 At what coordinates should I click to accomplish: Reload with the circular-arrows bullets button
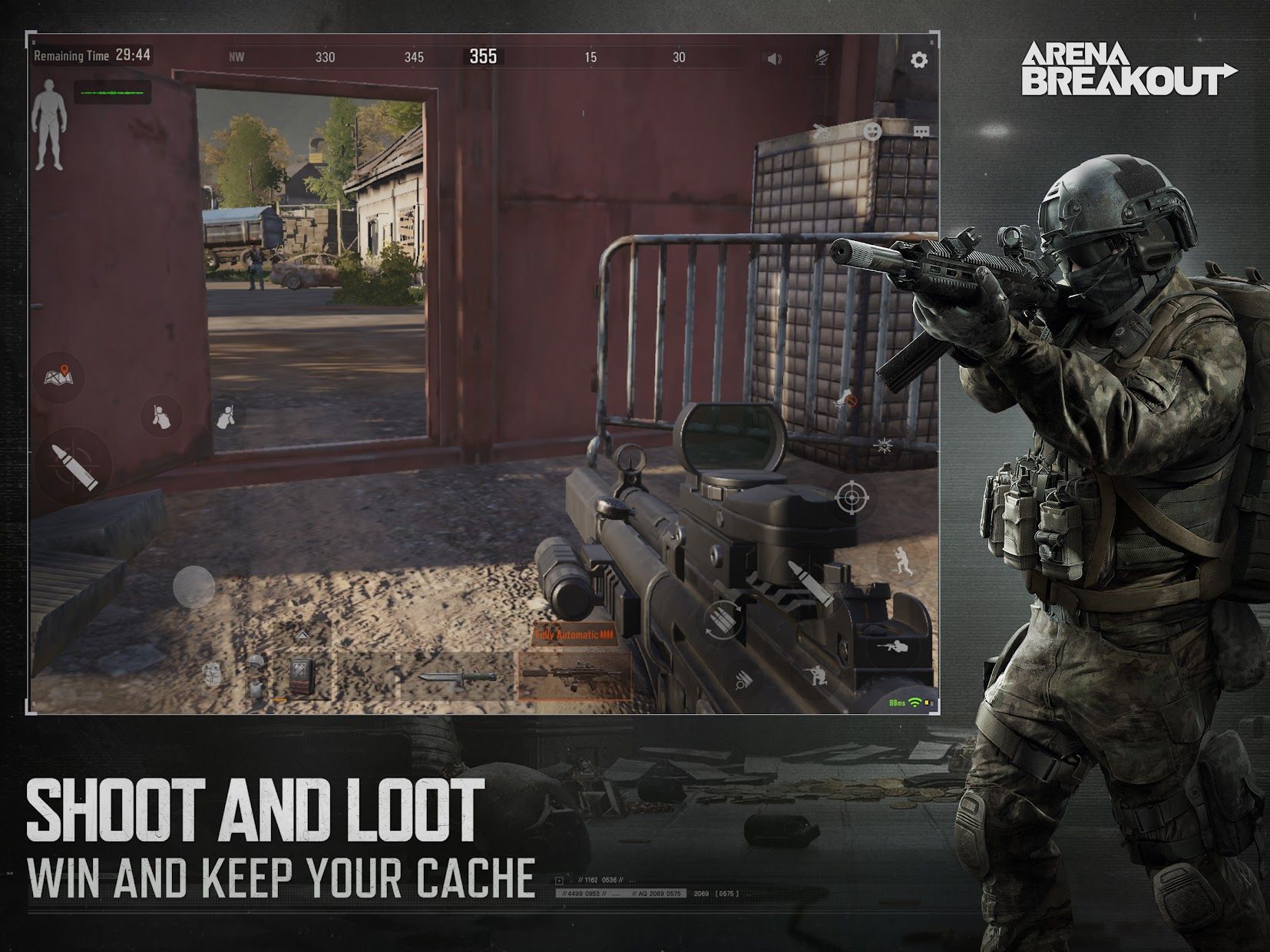pos(723,618)
